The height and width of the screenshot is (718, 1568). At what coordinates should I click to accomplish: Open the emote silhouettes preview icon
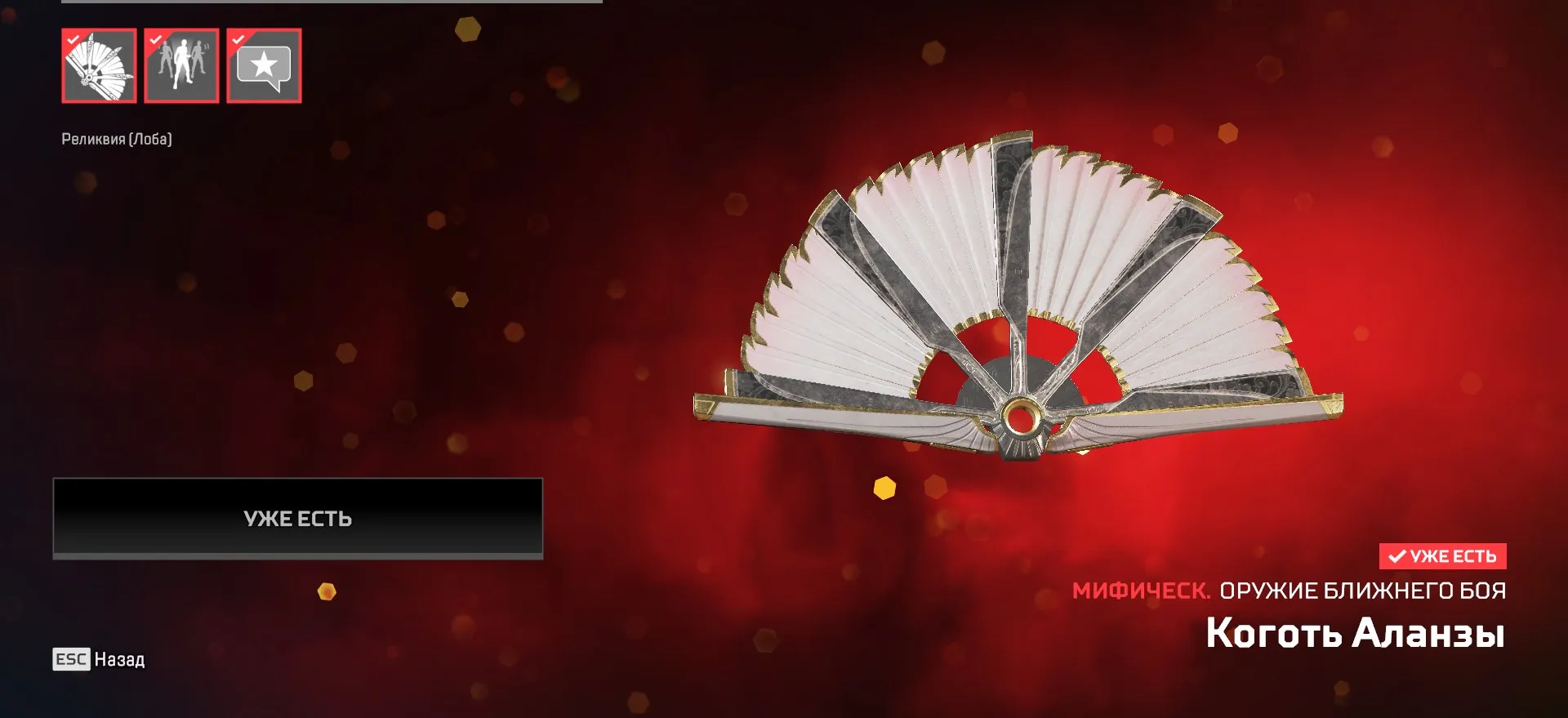pos(182,66)
